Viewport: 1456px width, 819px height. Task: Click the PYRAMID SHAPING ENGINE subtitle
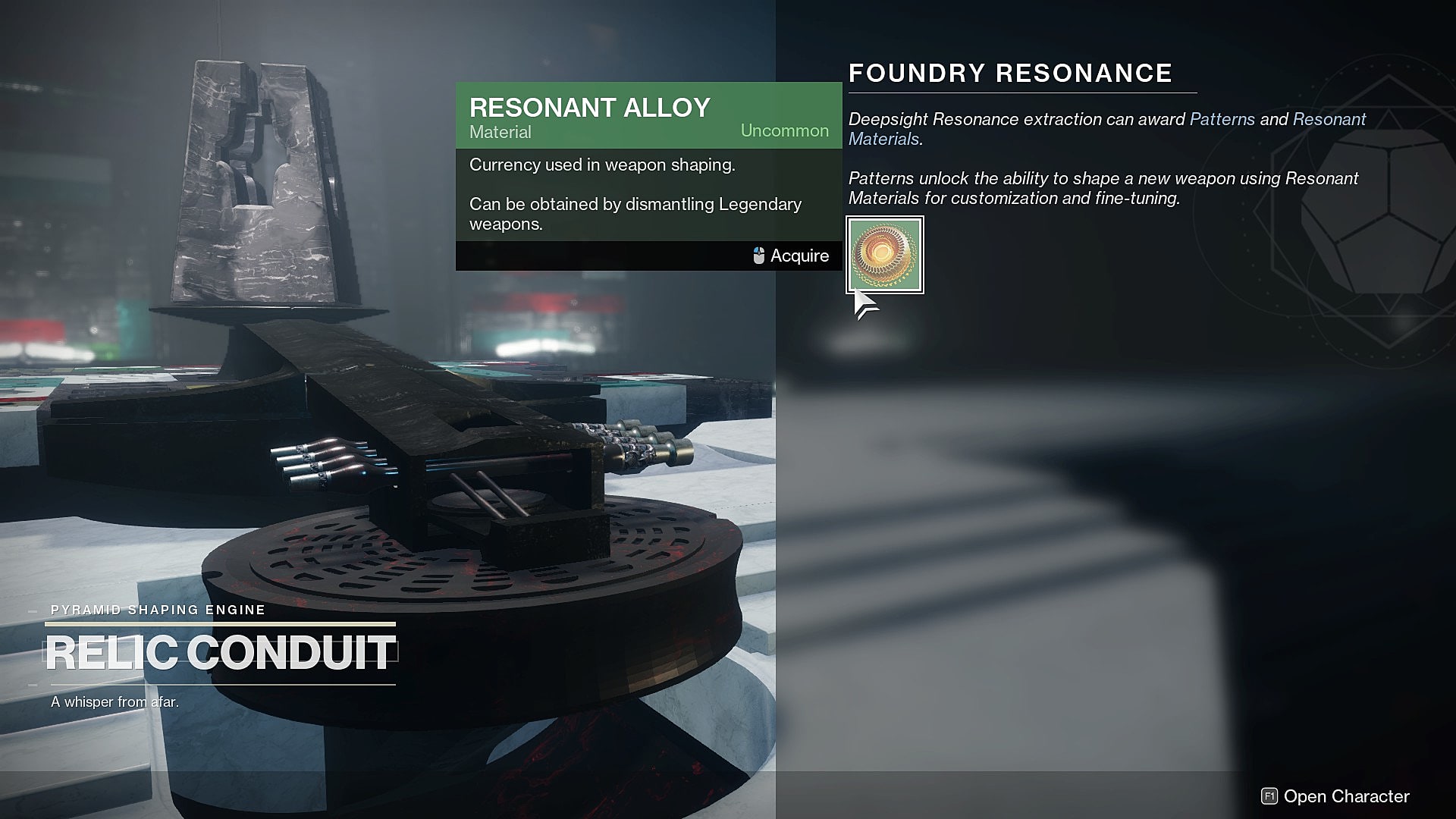158,609
